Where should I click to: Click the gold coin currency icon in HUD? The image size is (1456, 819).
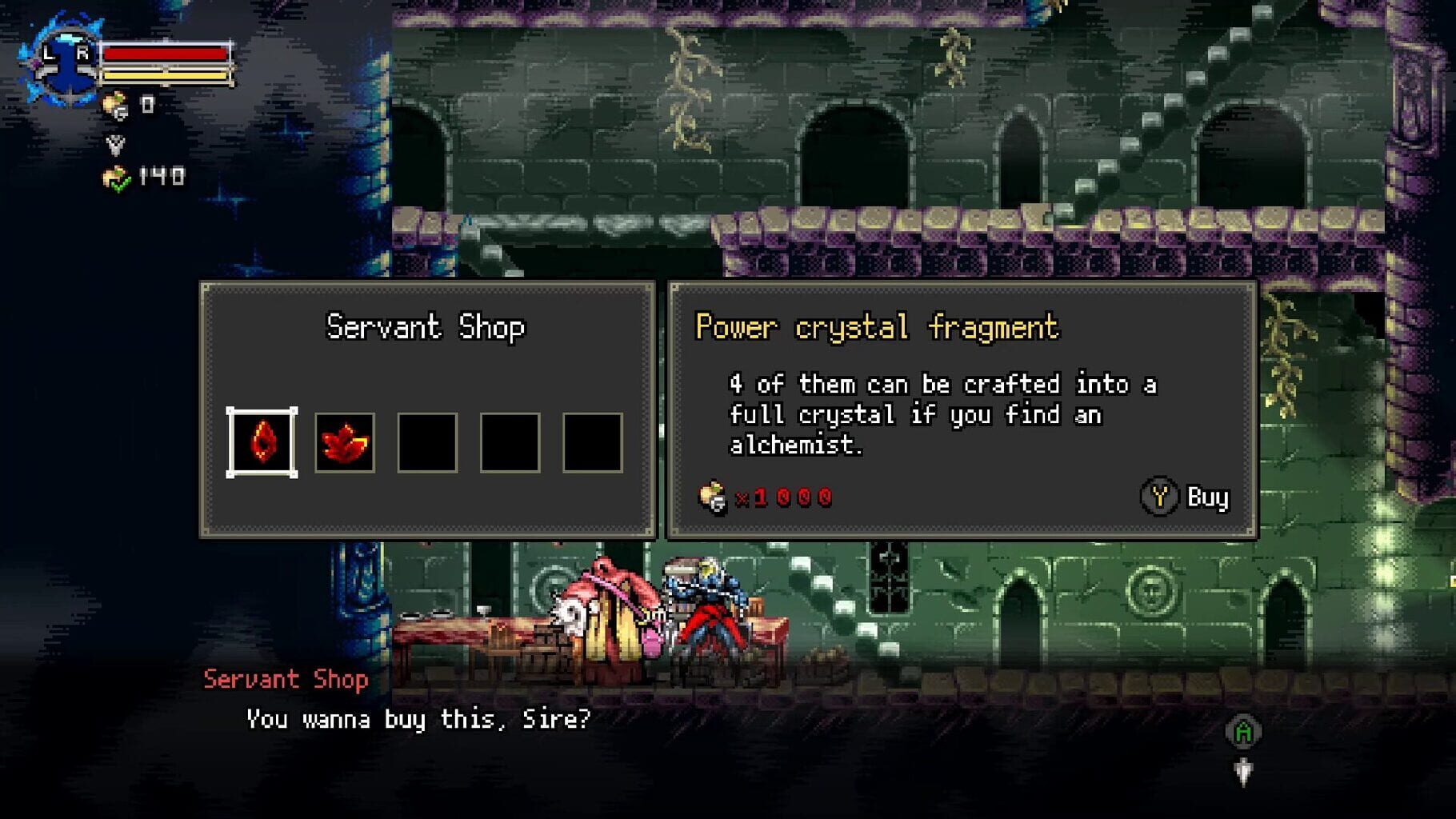114,103
